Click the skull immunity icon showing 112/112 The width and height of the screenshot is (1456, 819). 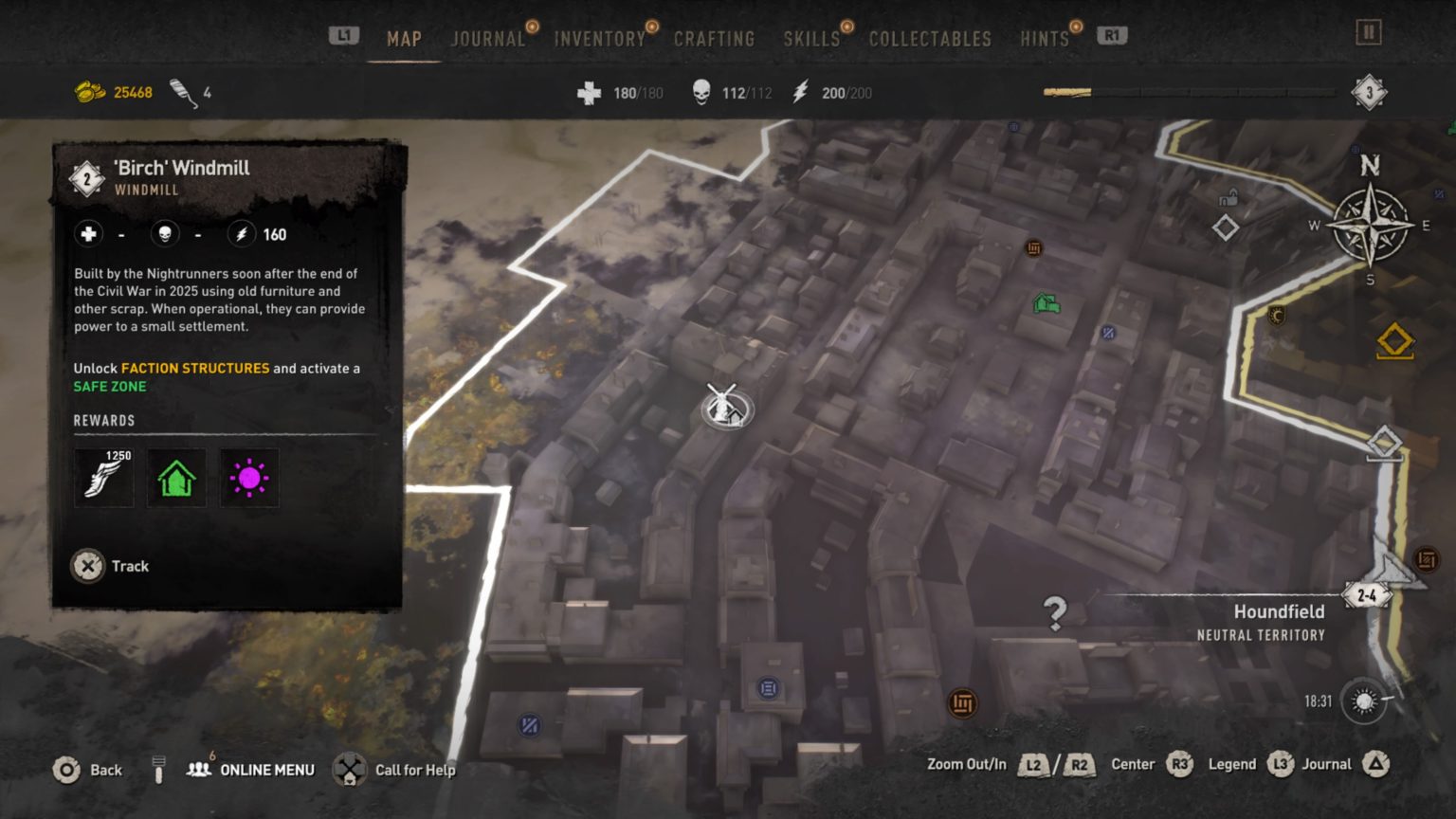(x=703, y=92)
